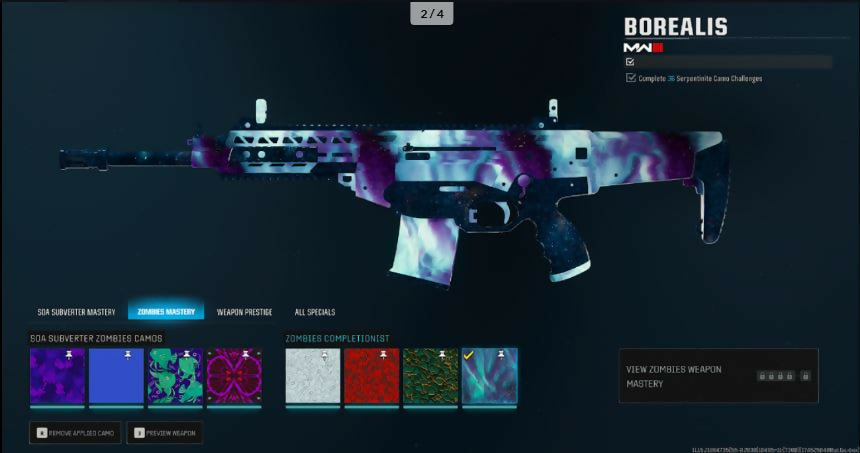
Task: Select the white textured completionist camo
Action: 313,376
